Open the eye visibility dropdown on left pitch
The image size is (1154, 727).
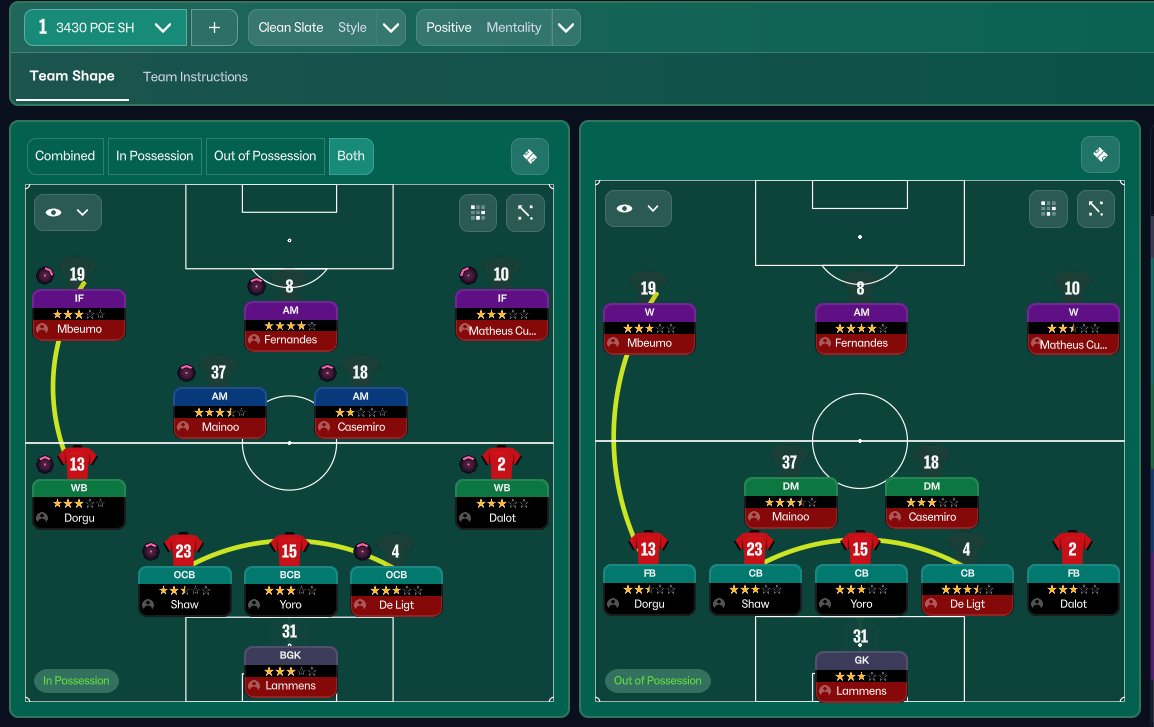tap(68, 212)
